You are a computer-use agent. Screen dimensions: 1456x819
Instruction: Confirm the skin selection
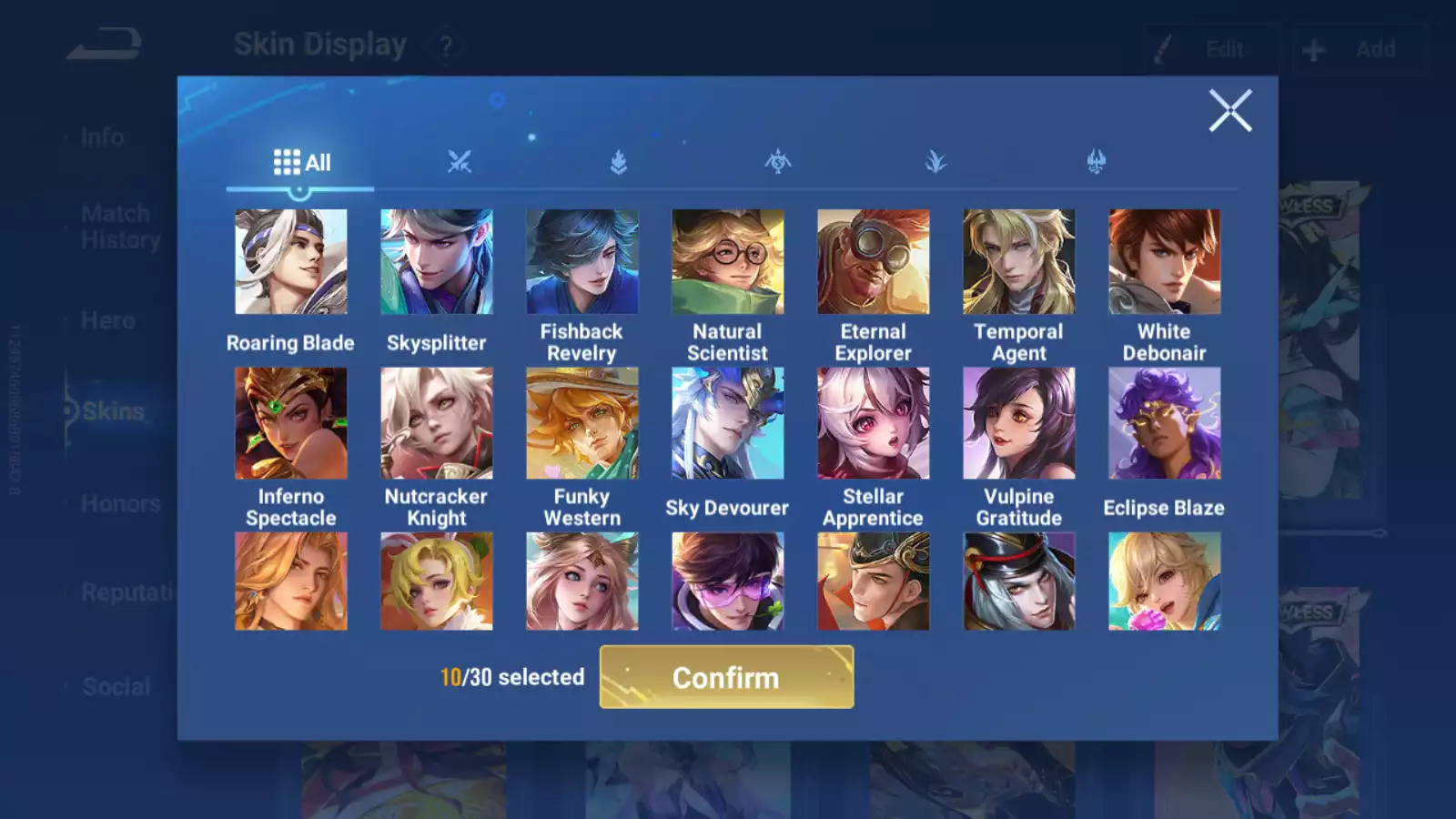[x=726, y=677]
